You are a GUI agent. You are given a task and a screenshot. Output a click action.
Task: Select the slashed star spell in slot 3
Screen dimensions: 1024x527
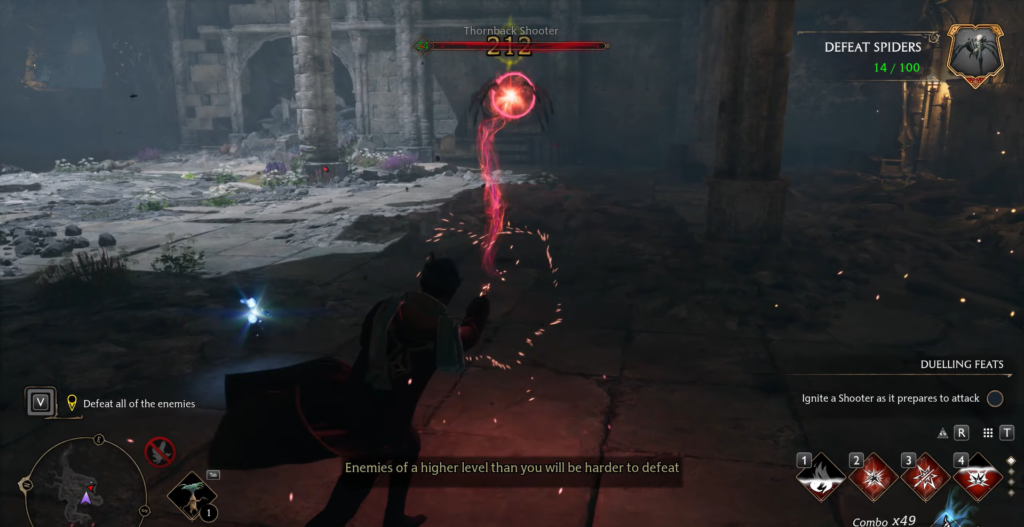[925, 477]
